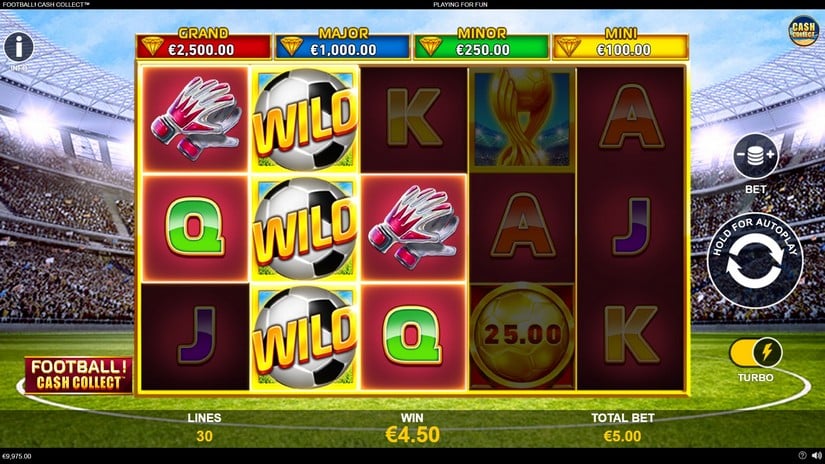Select the Major jackpot €1,000.00 panel
Viewport: 825px width, 464px height.
pos(343,44)
